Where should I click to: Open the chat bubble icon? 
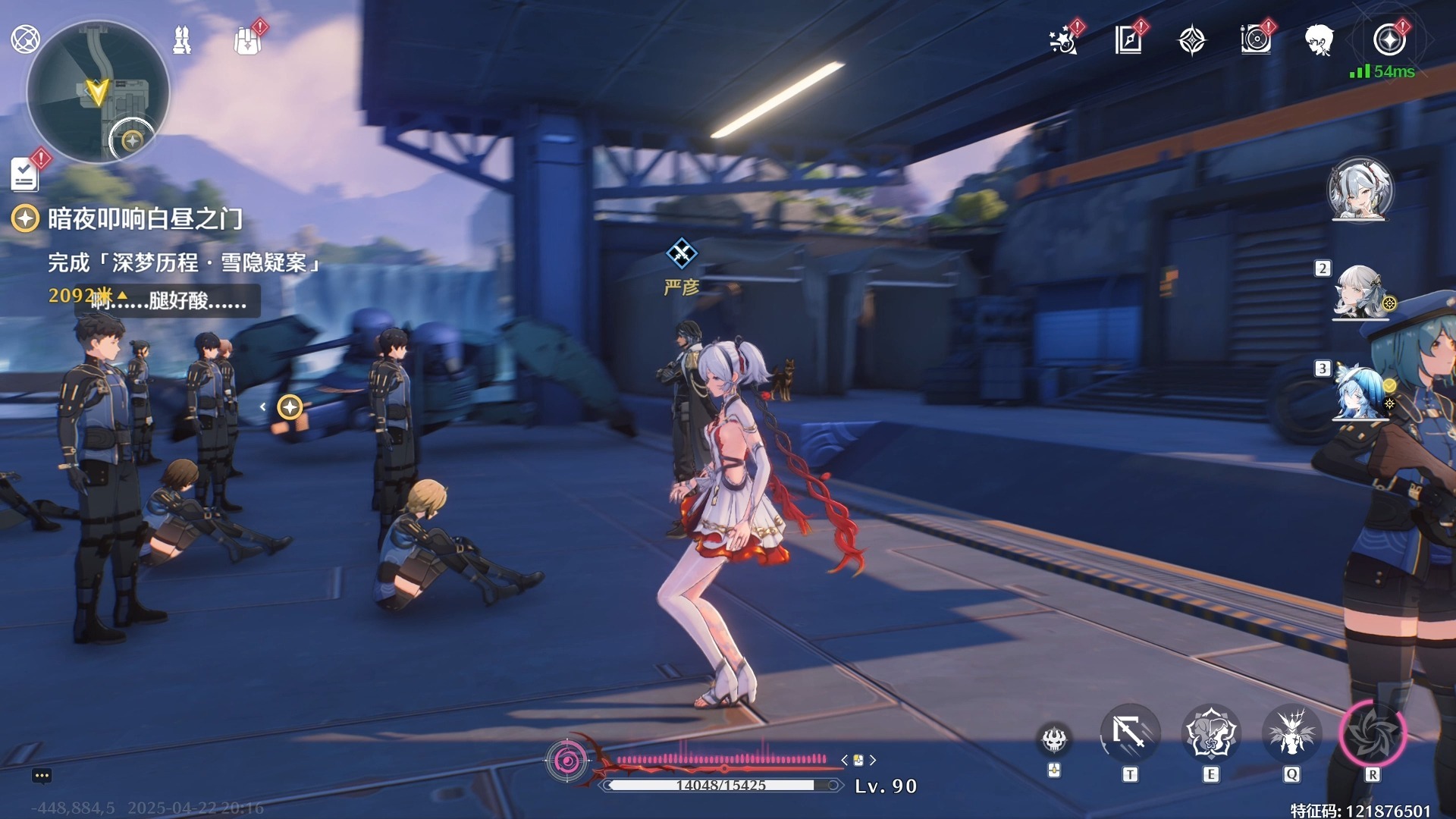coord(42,776)
